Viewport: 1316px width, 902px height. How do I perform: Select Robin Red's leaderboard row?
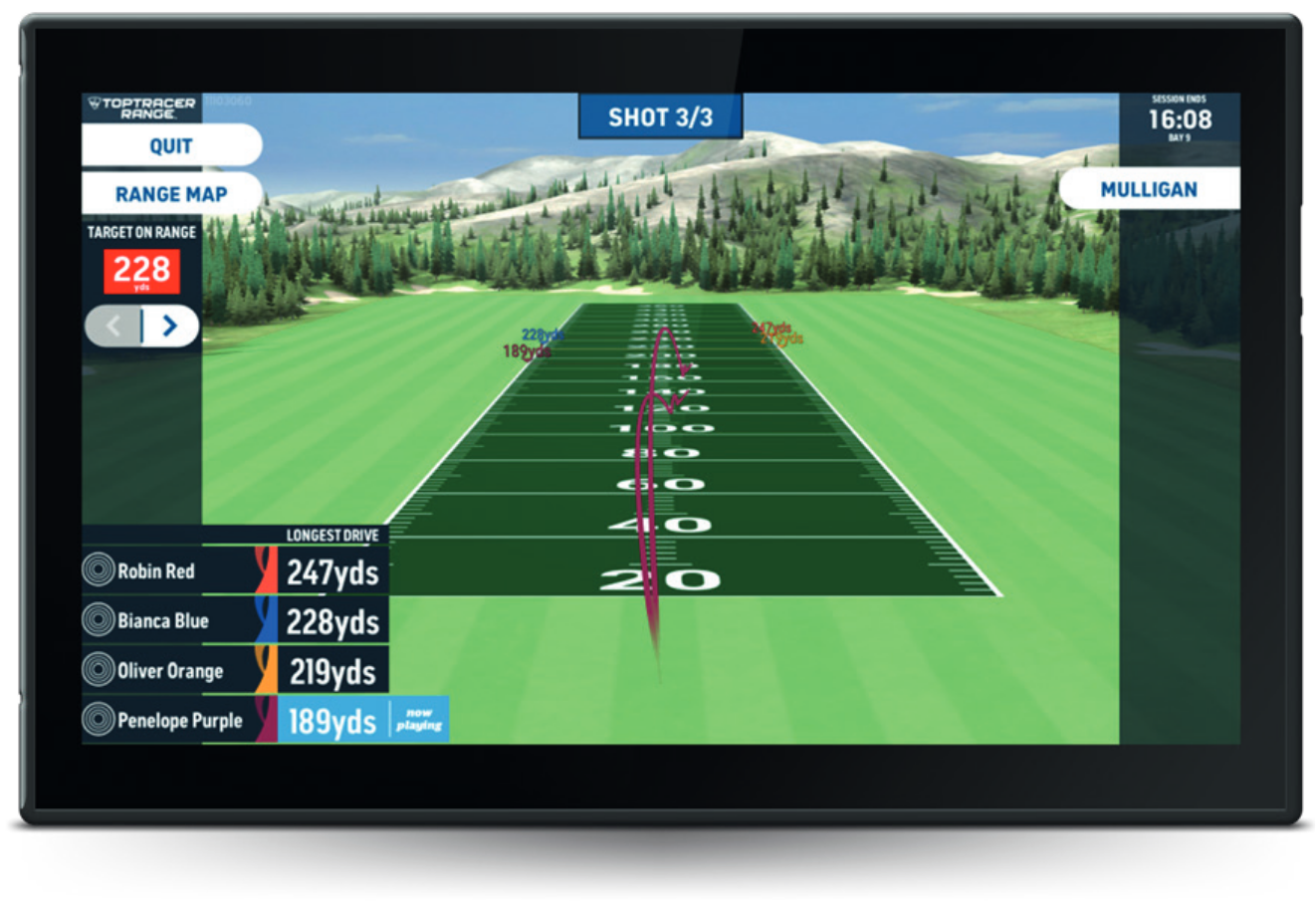(235, 571)
